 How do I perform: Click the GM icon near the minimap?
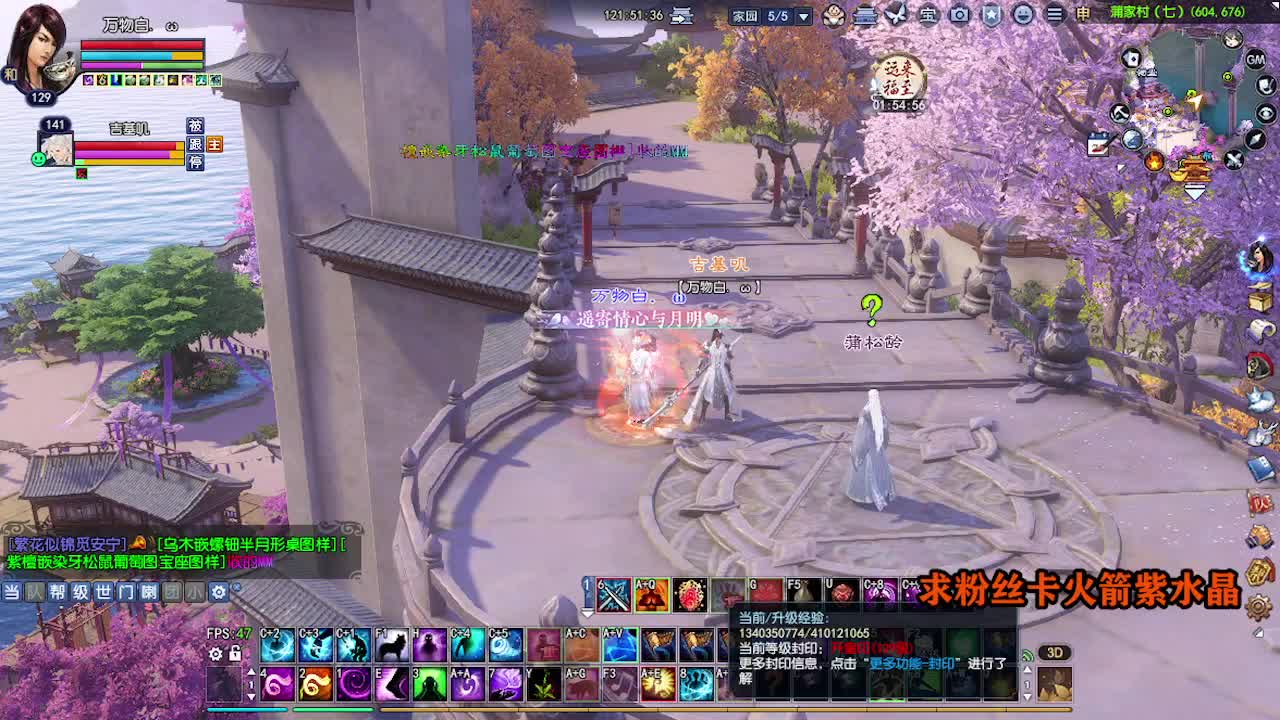pyautogui.click(x=1256, y=60)
